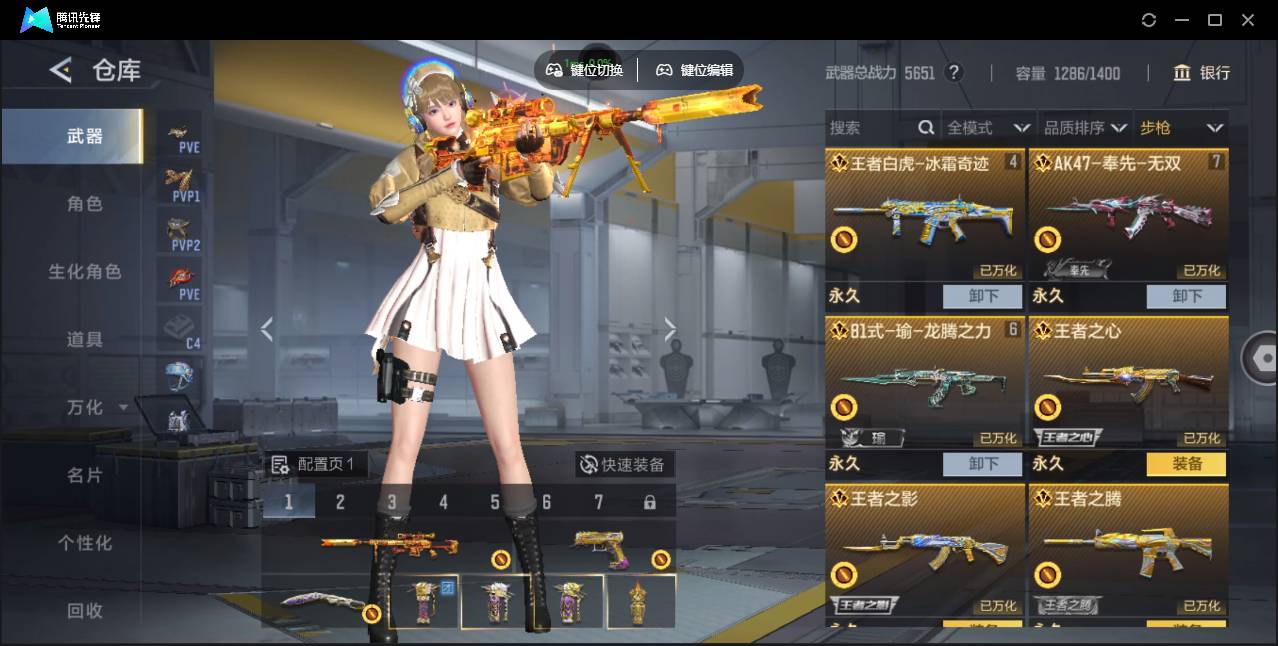Open the 品质排序 sort dropdown
This screenshot has height=646, width=1278.
[x=1085, y=128]
